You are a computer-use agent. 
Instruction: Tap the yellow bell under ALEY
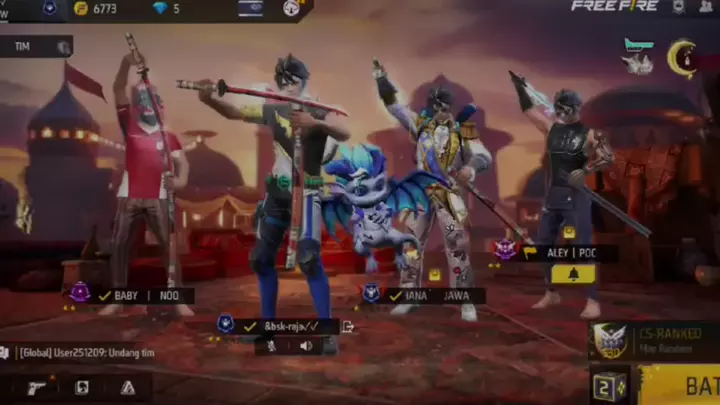point(573,274)
